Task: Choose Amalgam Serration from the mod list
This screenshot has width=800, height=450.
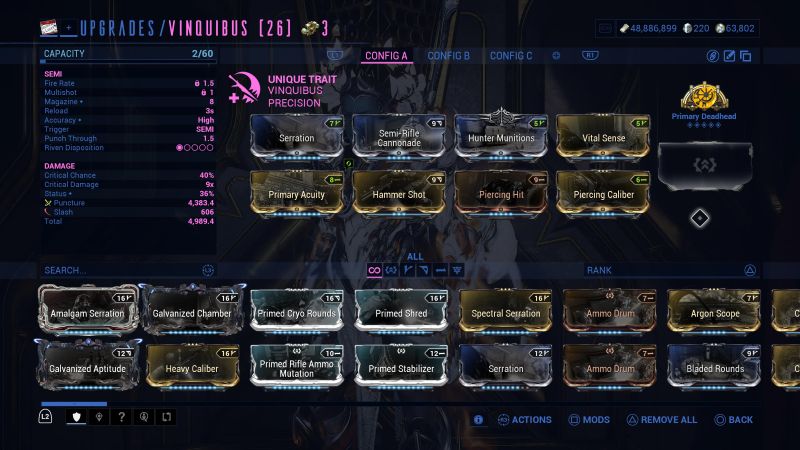Action: tap(88, 311)
